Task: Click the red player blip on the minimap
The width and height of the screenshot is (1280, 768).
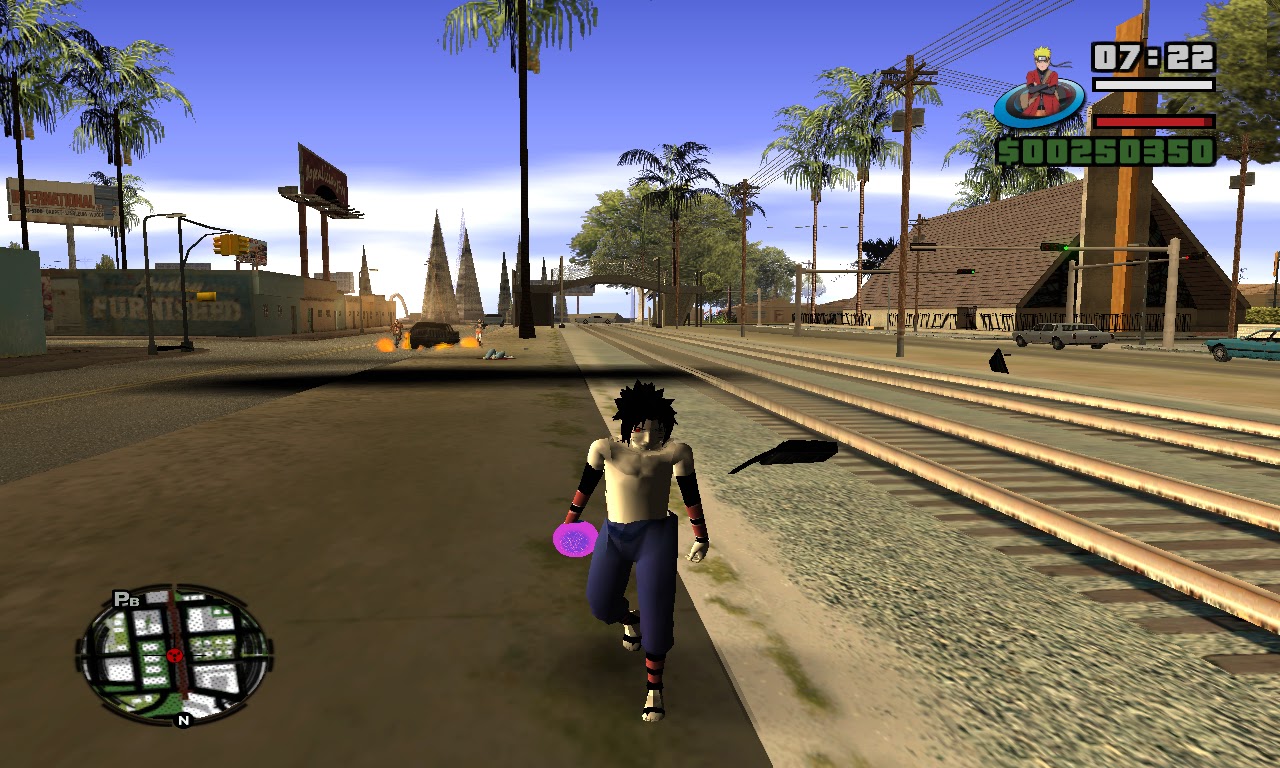Action: (175, 656)
